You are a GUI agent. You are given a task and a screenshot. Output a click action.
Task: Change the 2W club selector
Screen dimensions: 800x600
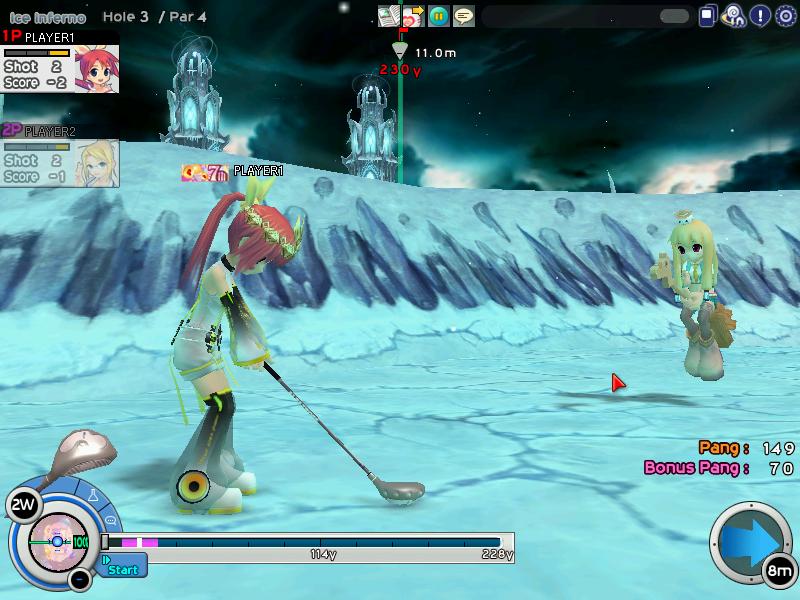tap(22, 506)
